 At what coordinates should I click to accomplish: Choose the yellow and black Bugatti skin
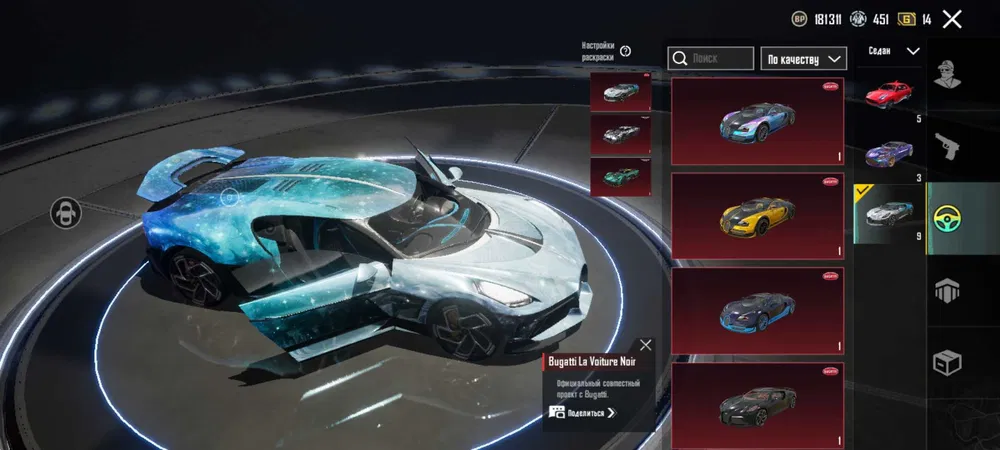pyautogui.click(x=757, y=216)
